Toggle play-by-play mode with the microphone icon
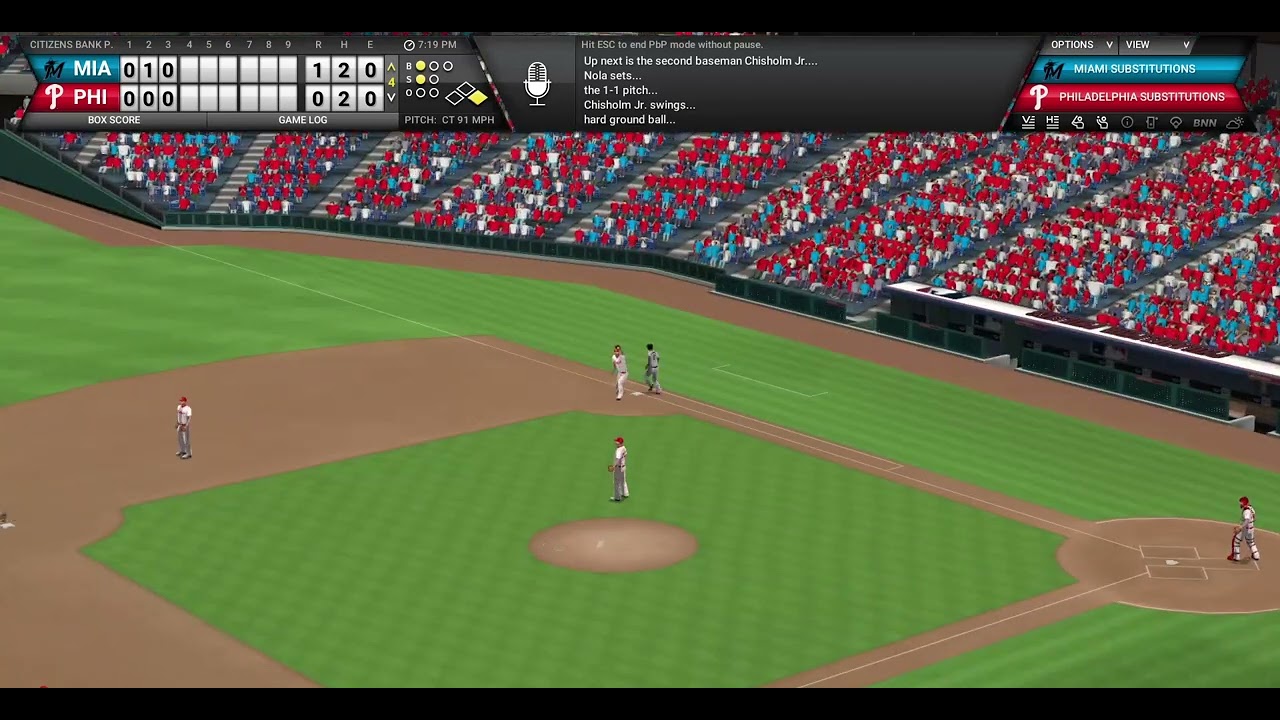Image resolution: width=1280 pixels, height=720 pixels. point(537,84)
